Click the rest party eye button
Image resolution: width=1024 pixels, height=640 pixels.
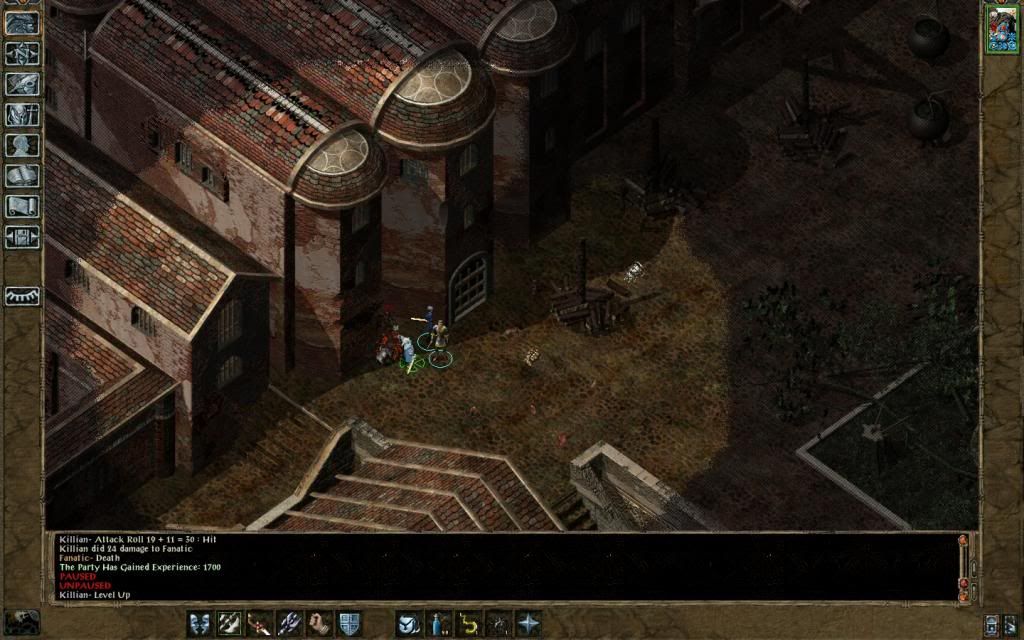tap(21, 296)
